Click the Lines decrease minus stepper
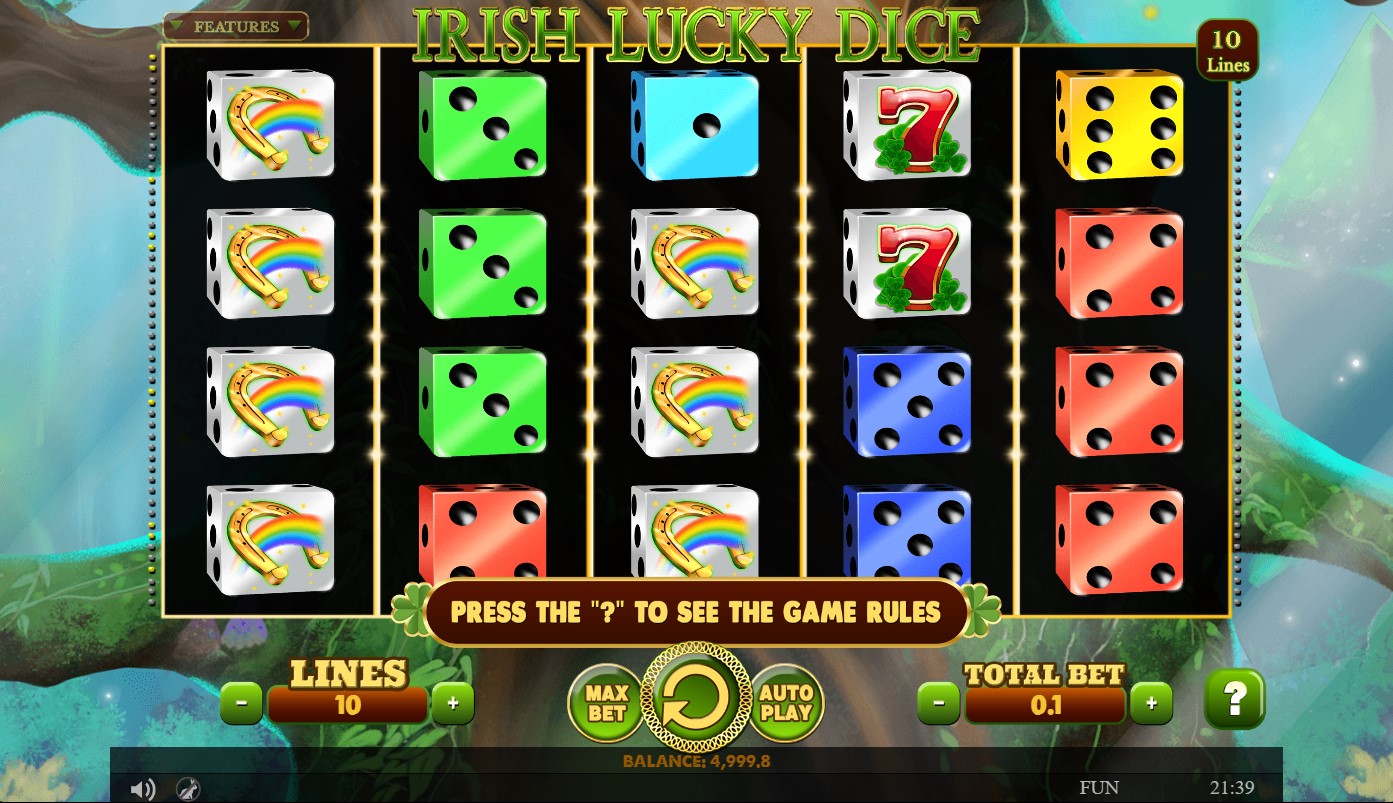 pyautogui.click(x=241, y=703)
